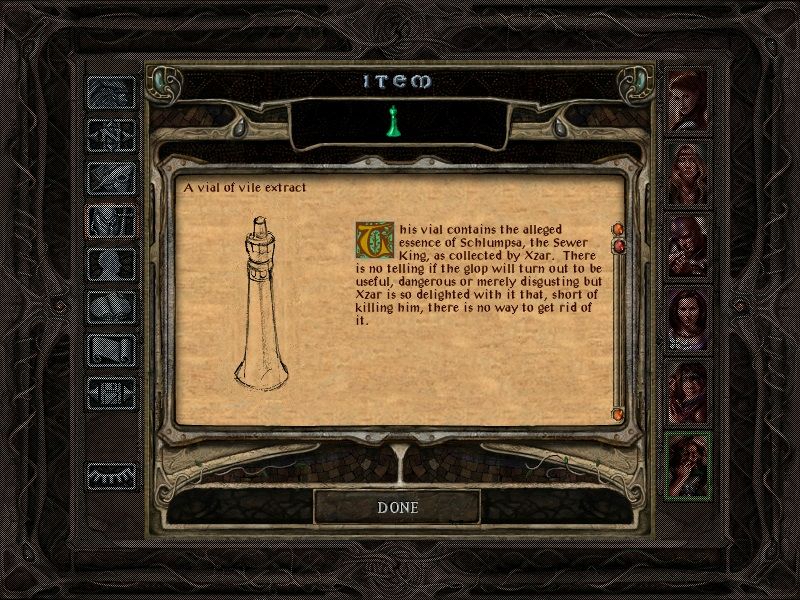800x600 pixels.
Task: Click the scroll-up arrow of the description
Action: click(617, 229)
